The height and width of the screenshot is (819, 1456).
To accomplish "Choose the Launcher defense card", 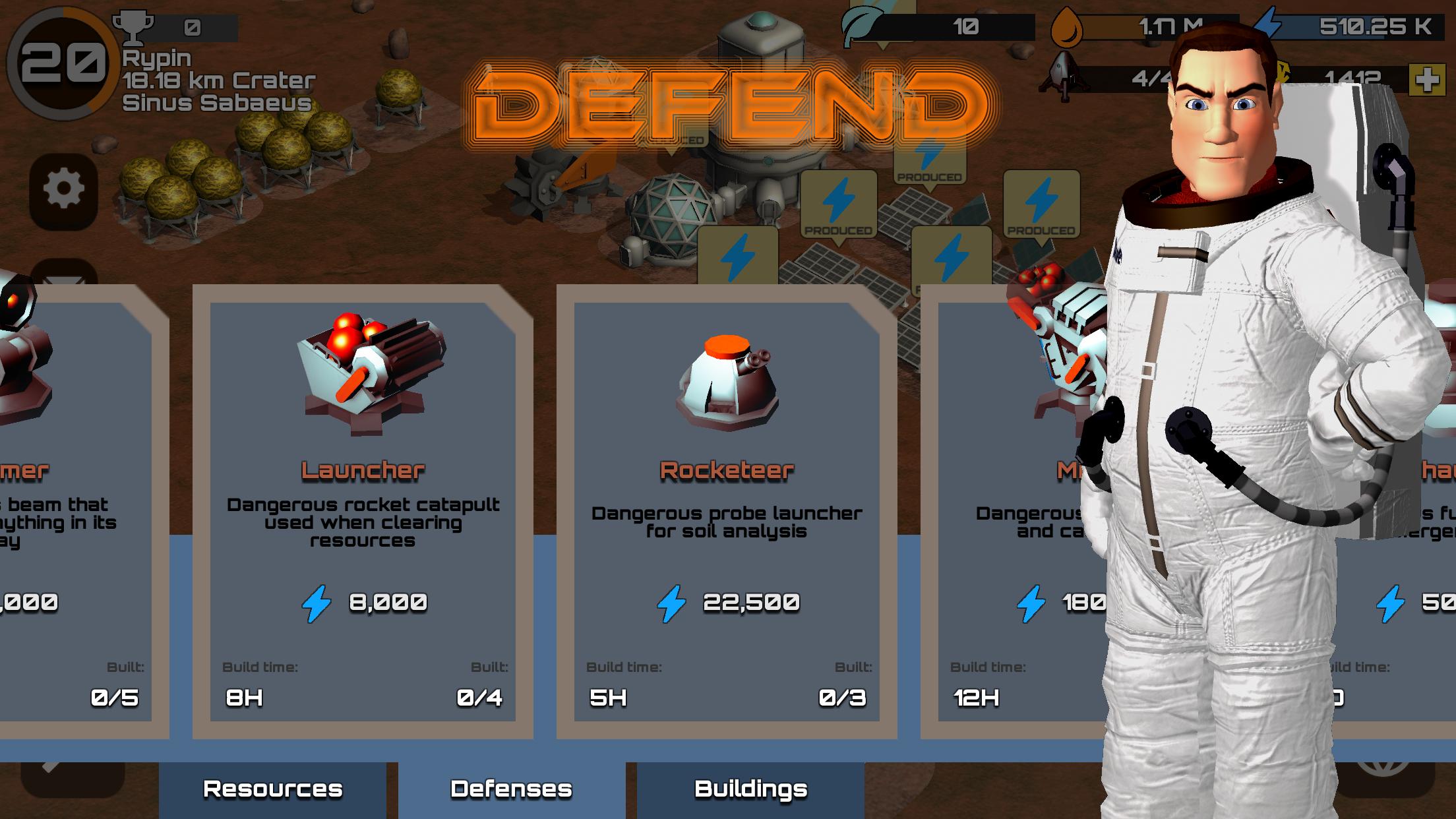I will pyautogui.click(x=363, y=511).
